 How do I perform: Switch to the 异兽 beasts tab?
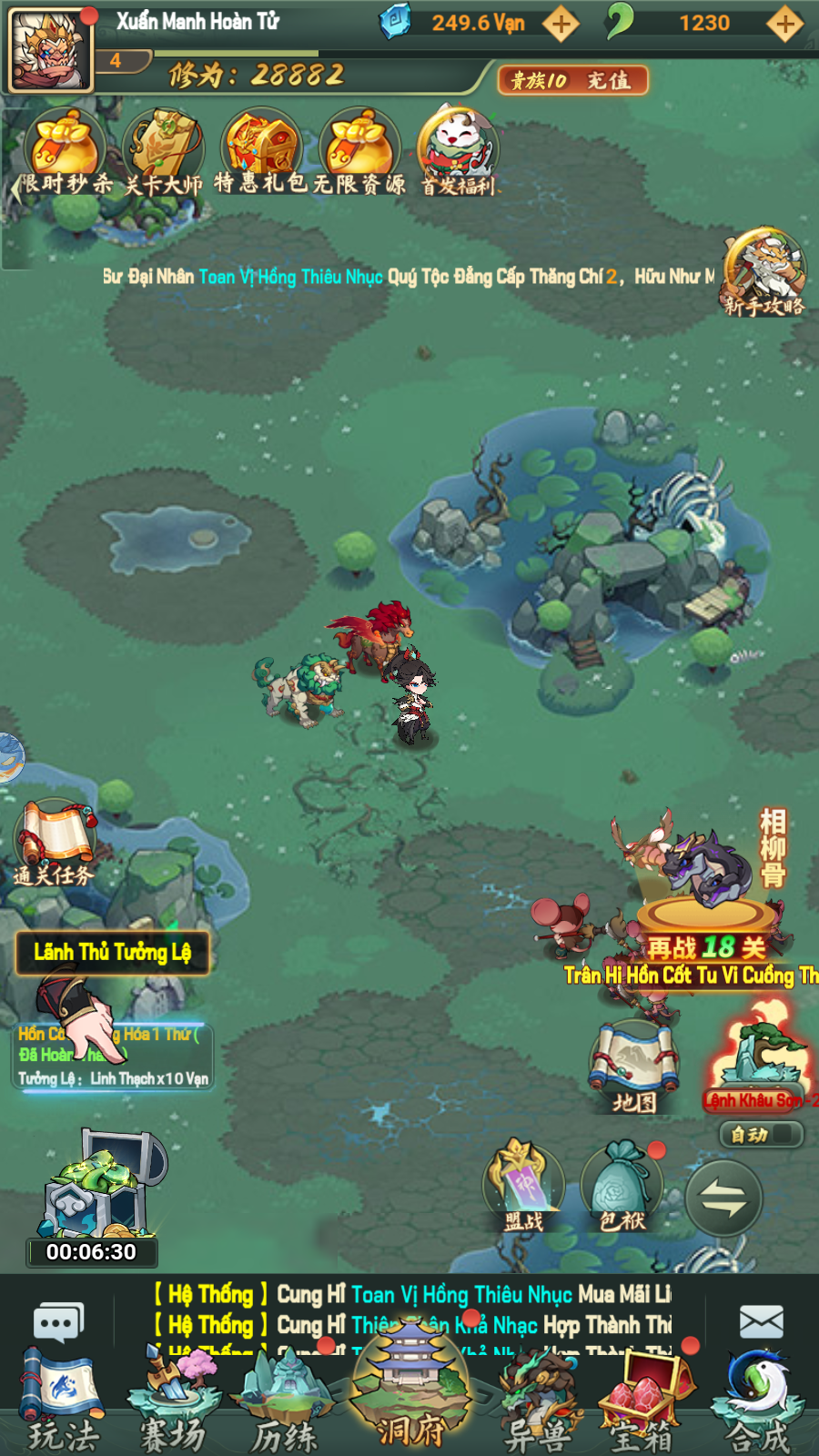coord(537,1401)
